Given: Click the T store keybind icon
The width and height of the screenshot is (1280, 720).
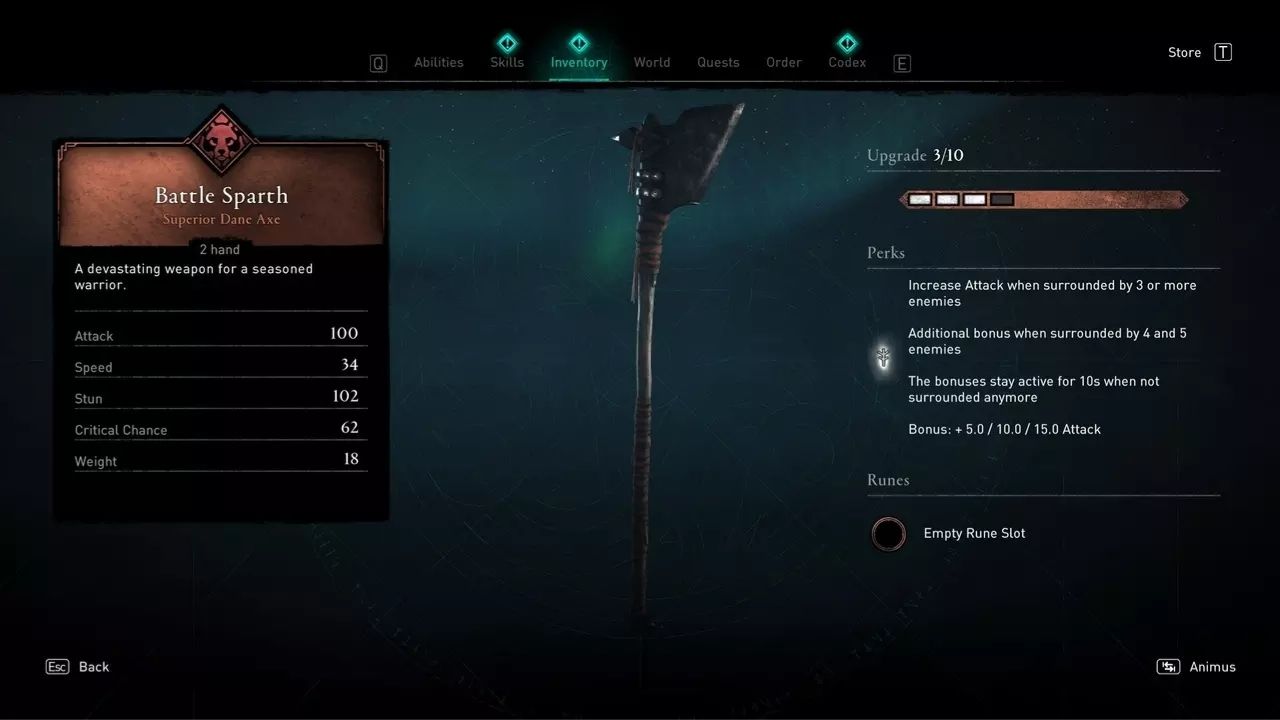Looking at the screenshot, I should coord(1222,52).
